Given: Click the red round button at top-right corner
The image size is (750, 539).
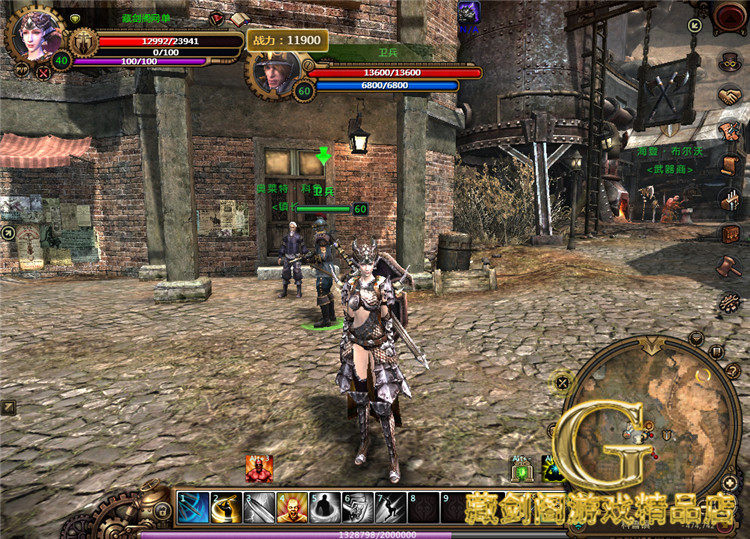Looking at the screenshot, I should tap(730, 18).
